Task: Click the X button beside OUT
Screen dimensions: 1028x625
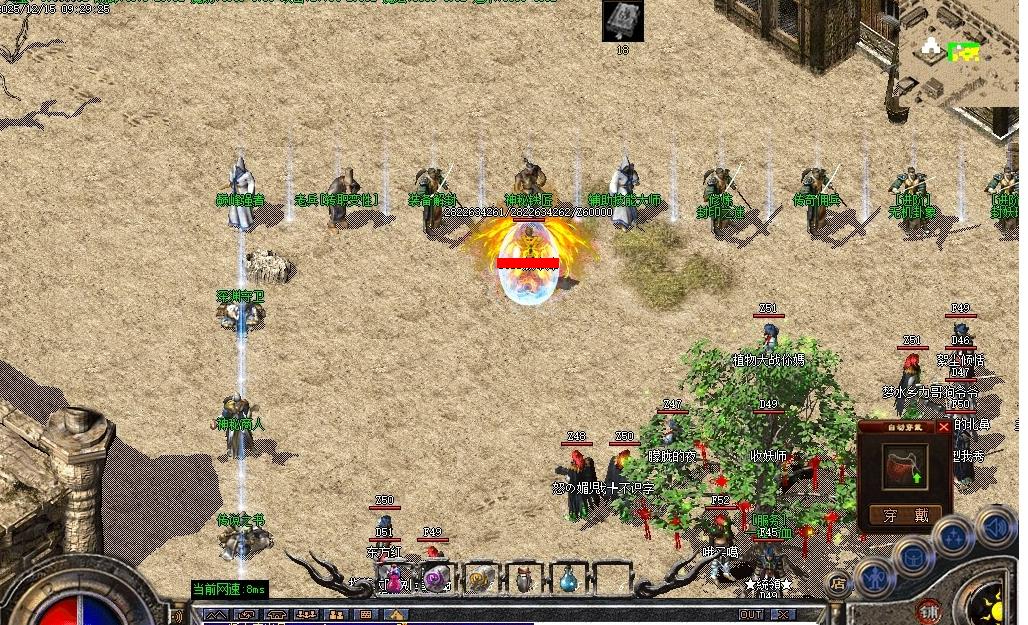Action: coord(782,614)
